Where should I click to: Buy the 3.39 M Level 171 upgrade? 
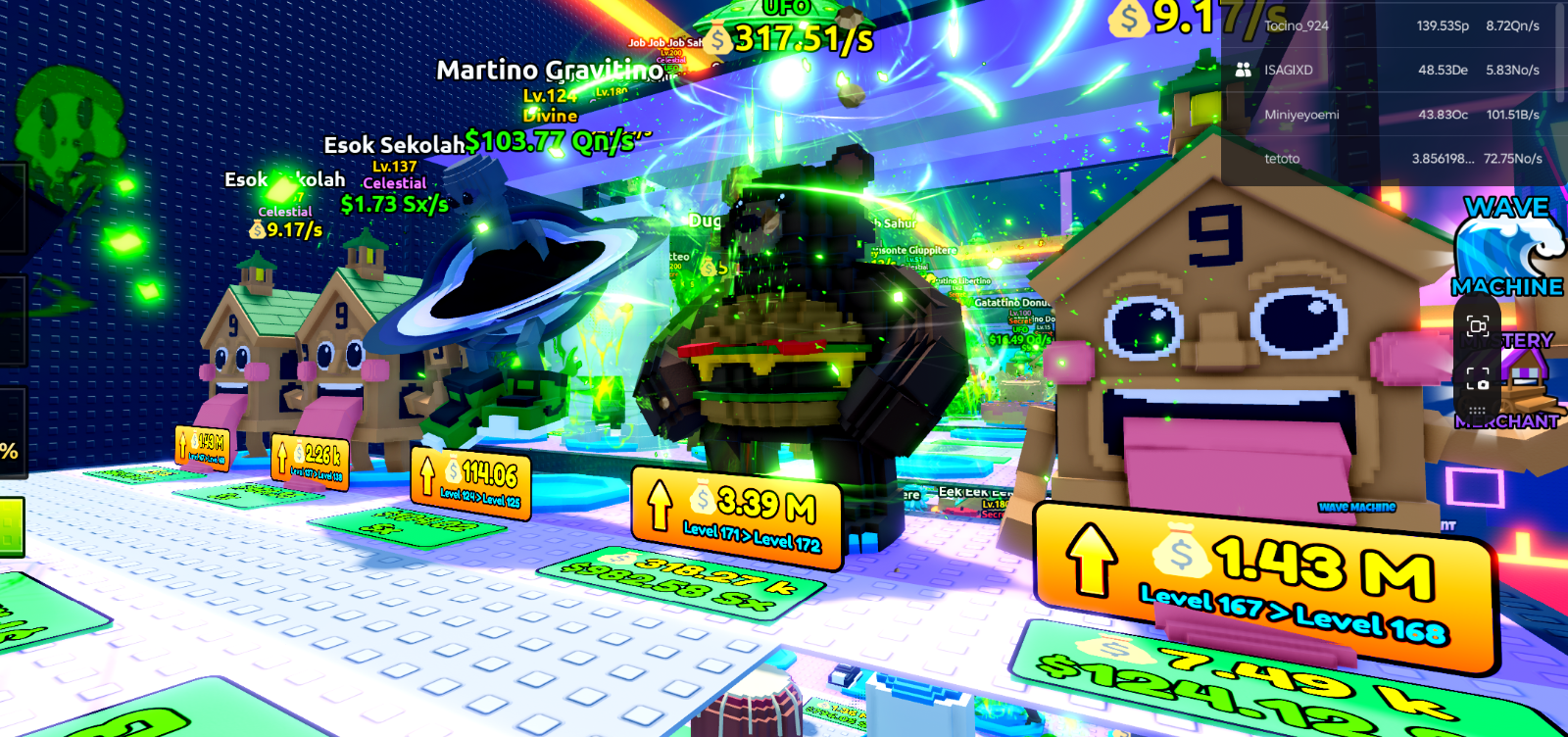pyautogui.click(x=735, y=510)
